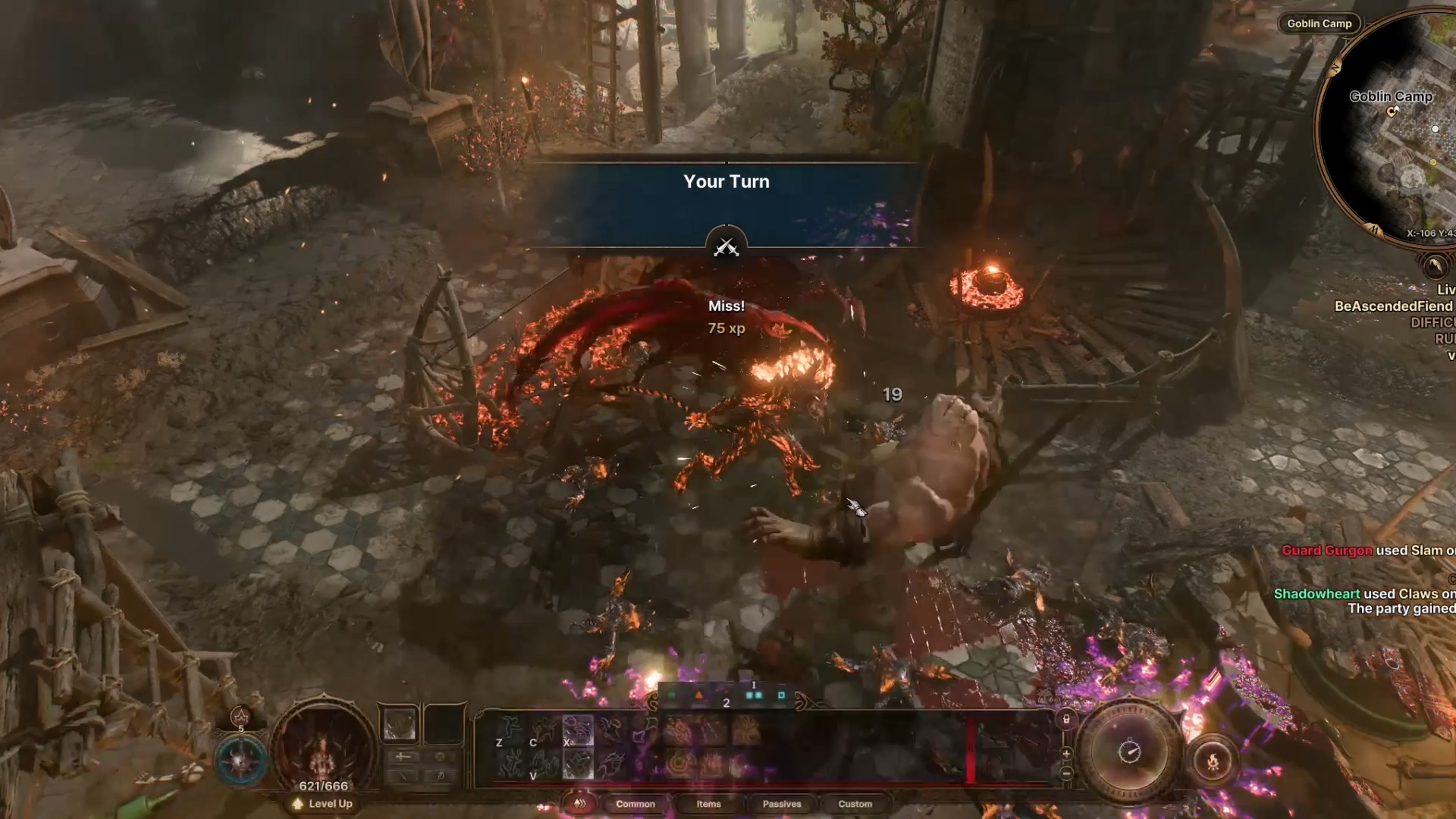The image size is (1456, 819).
Task: Toggle the hotbar lock icon
Action: (x=1066, y=720)
